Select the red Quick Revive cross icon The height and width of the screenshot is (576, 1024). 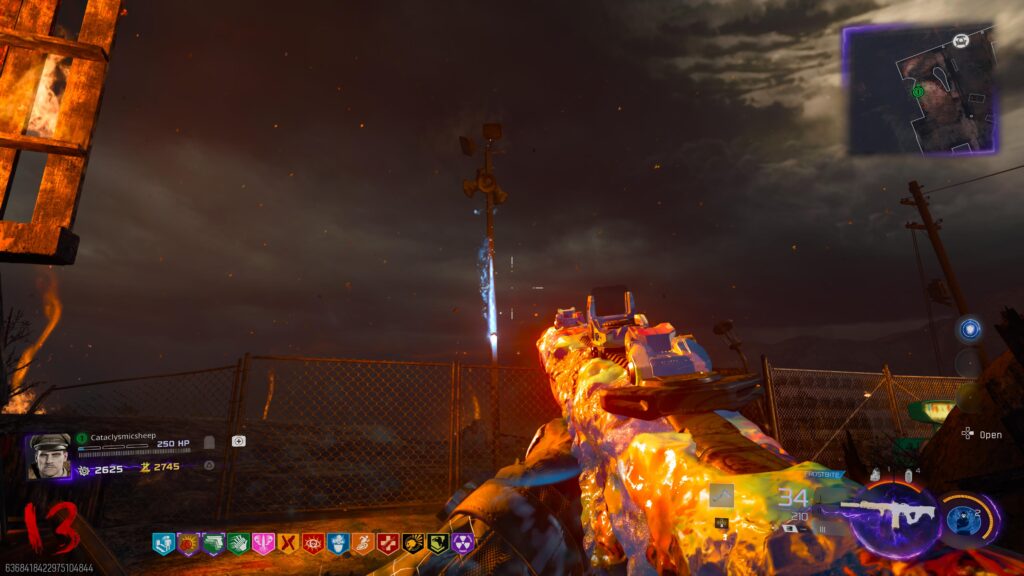[388, 544]
